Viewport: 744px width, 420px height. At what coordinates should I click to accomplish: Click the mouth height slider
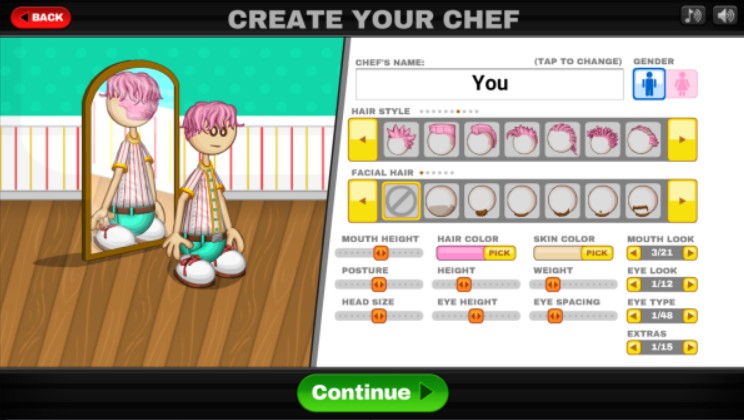(379, 254)
